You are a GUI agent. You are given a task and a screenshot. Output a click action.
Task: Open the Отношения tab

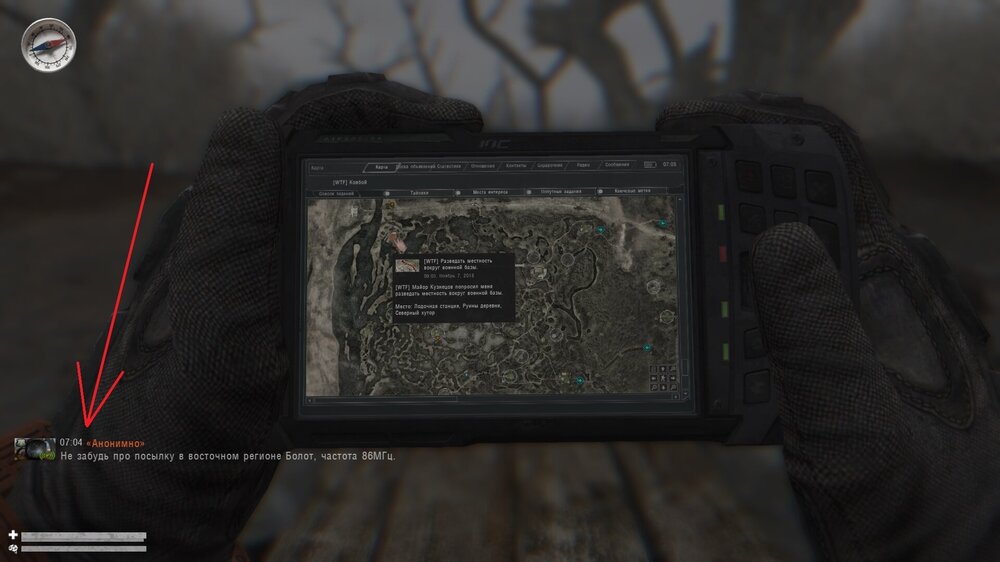tap(482, 165)
